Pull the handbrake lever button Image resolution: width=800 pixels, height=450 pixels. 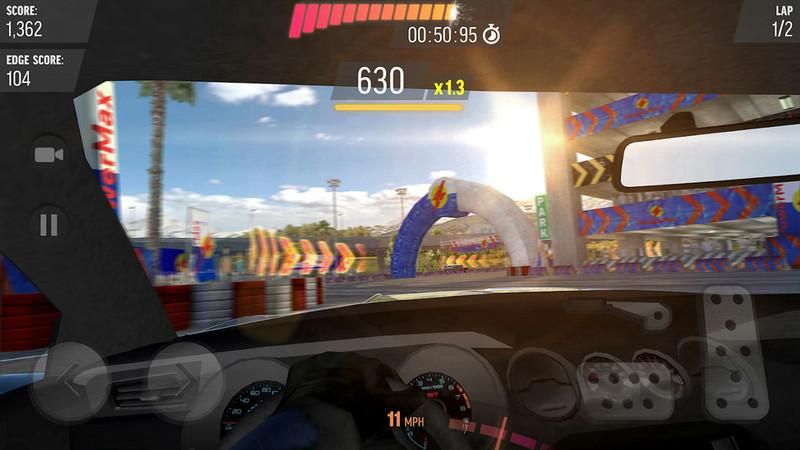[x=645, y=315]
